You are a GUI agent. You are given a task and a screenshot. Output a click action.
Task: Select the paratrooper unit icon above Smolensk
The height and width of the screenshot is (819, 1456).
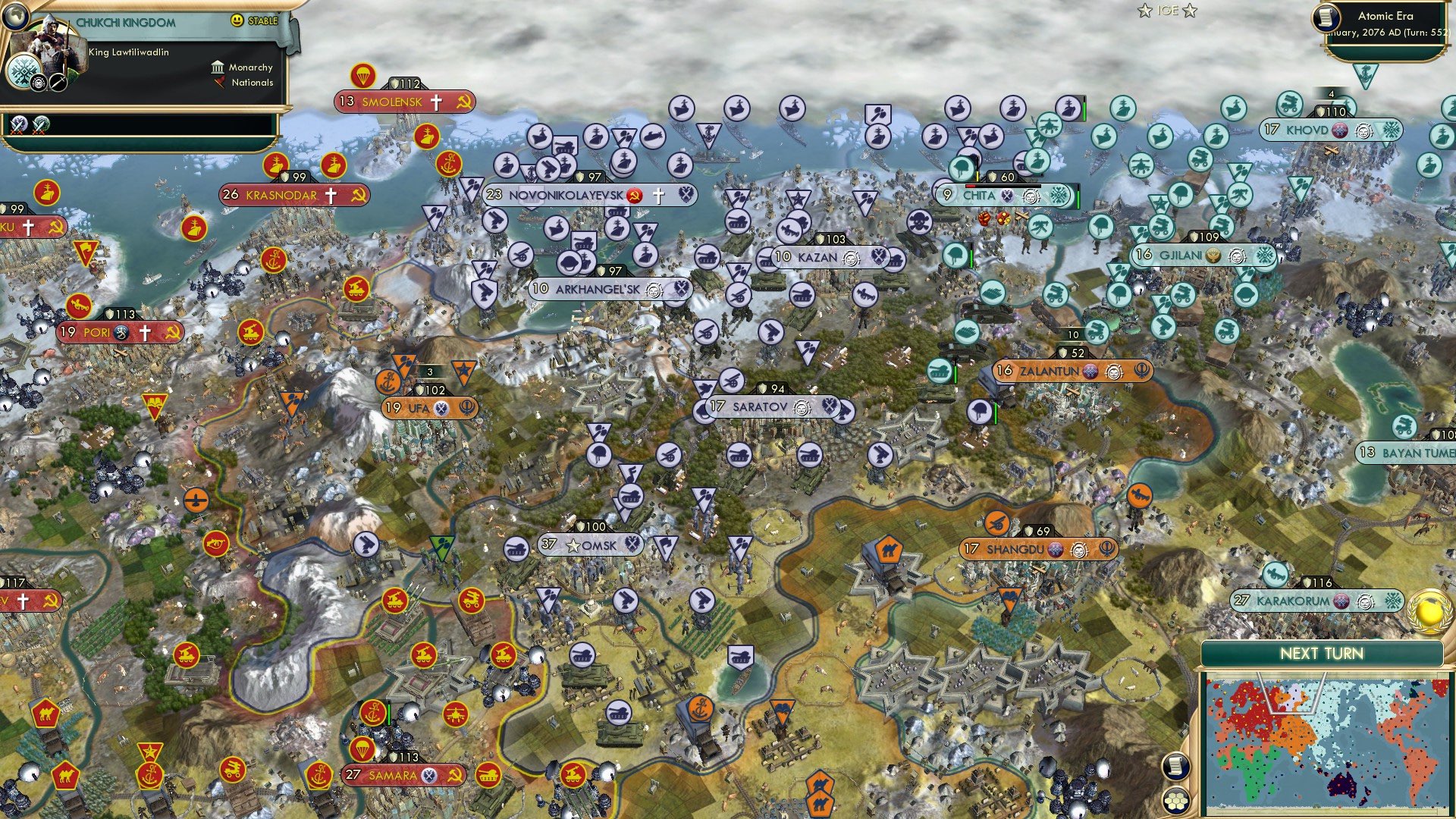click(362, 76)
